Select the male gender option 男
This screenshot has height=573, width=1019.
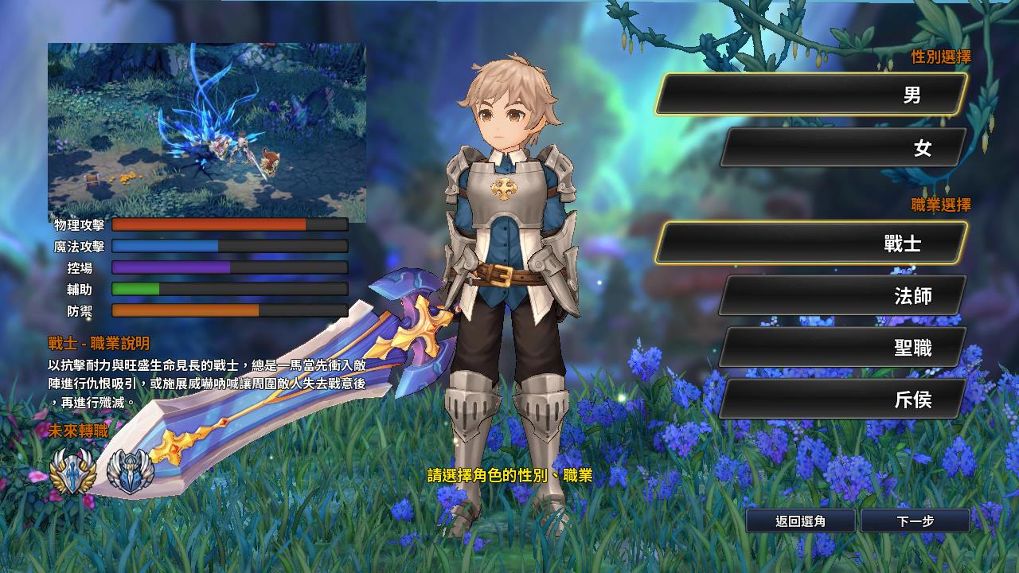click(812, 95)
